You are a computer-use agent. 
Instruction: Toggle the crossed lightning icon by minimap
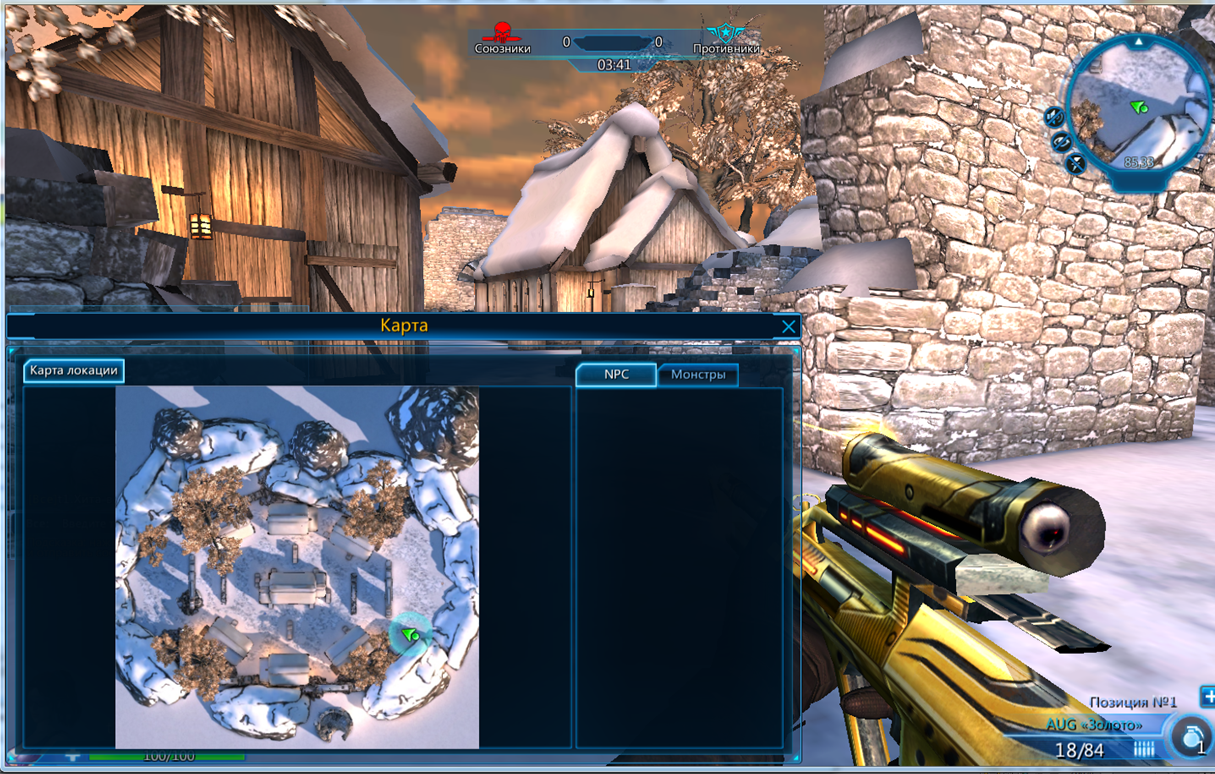1077,163
